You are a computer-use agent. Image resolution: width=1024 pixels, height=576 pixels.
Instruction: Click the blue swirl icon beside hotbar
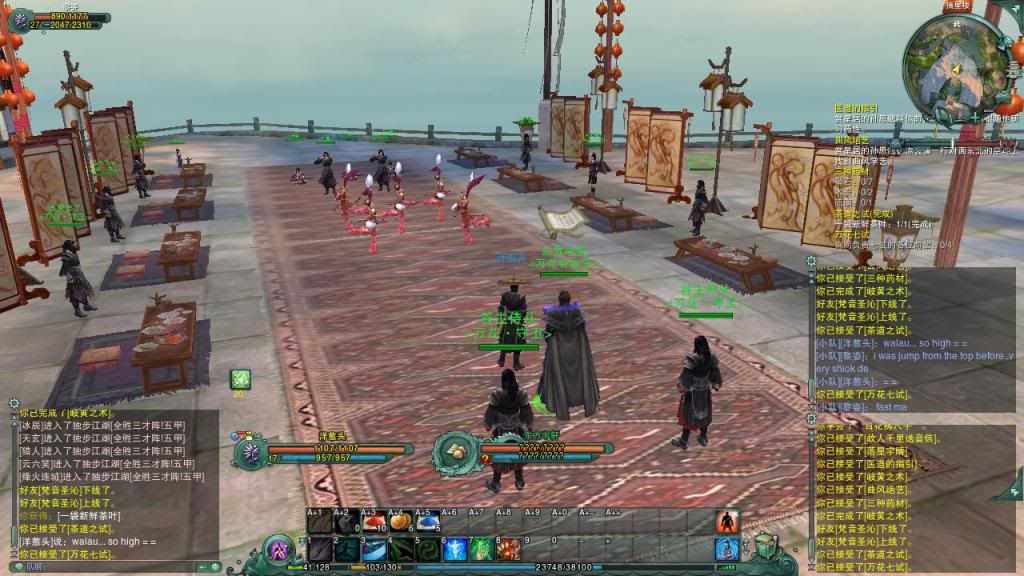pyautogui.click(x=727, y=548)
